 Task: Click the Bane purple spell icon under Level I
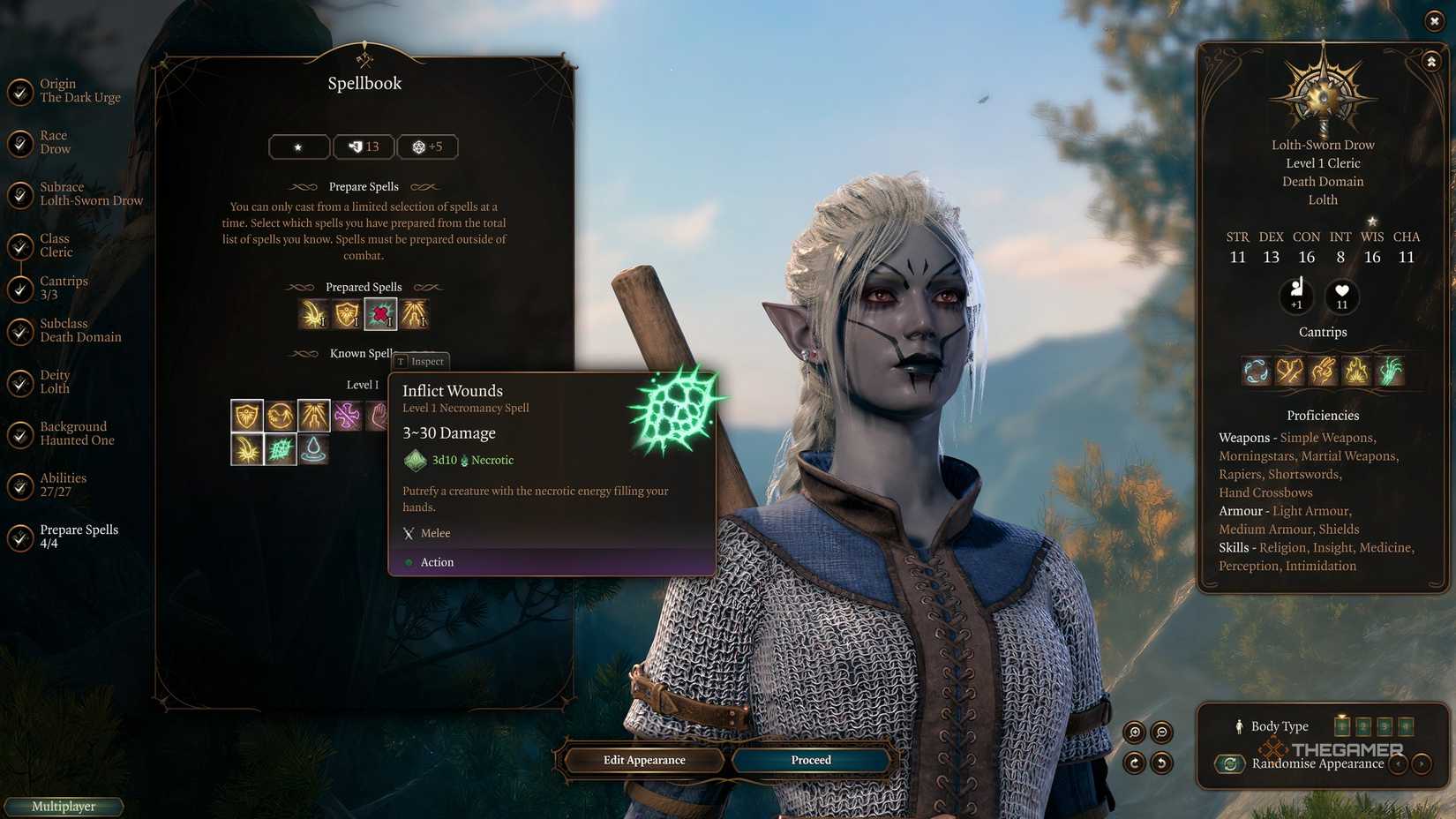click(x=348, y=414)
